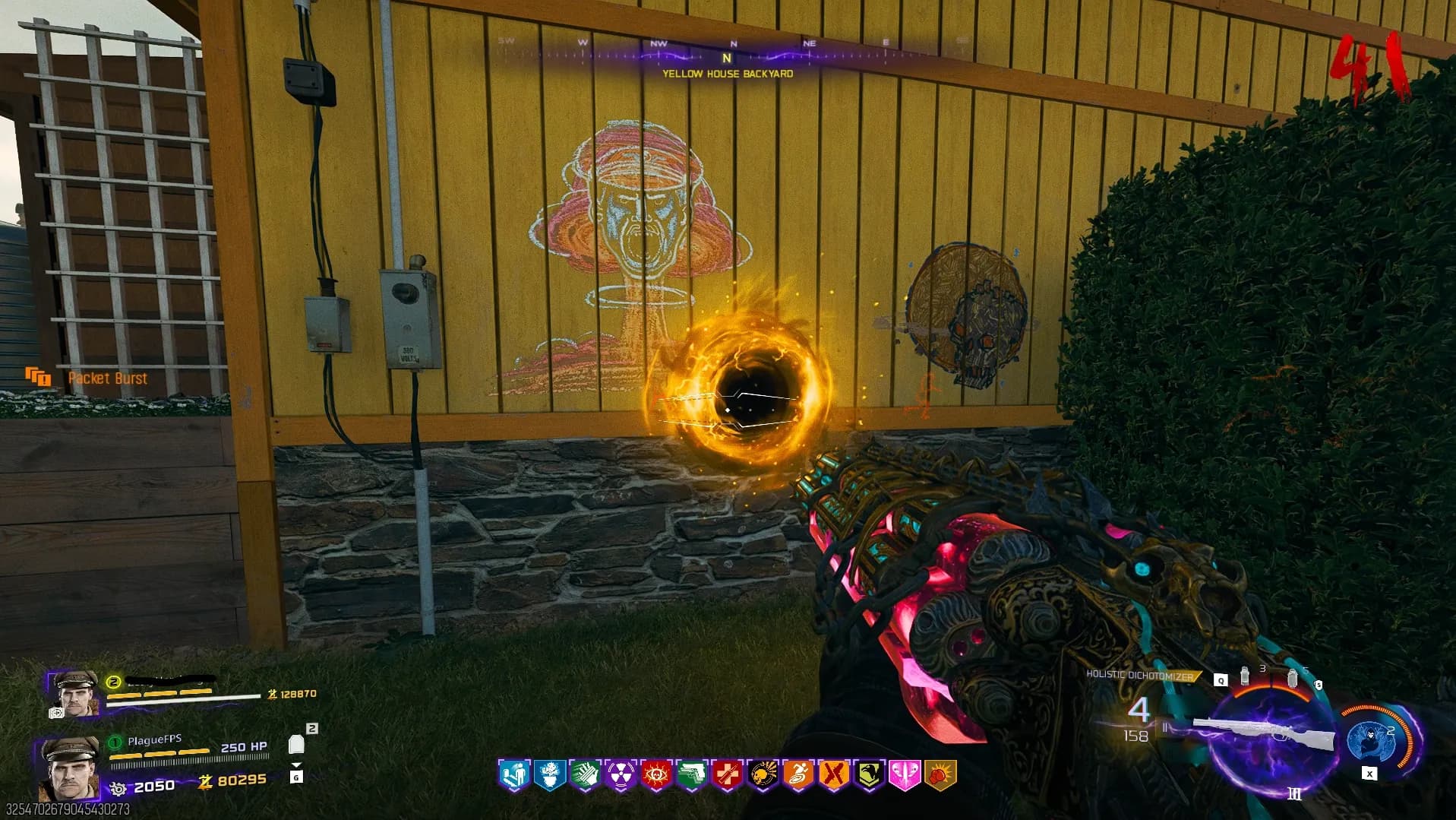Click the second squad member's portrait
1456x820 pixels.
point(75,694)
